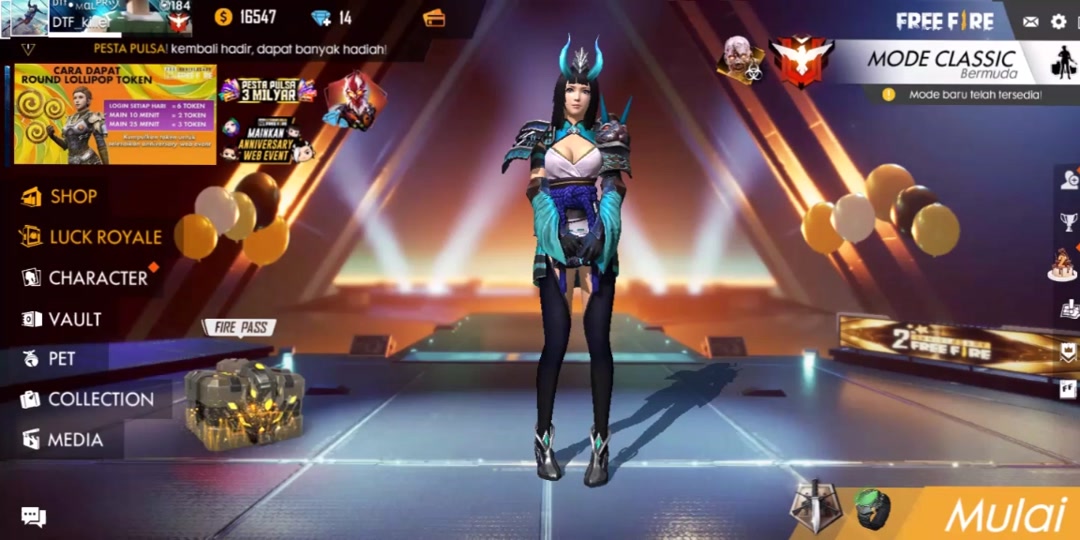Check the mail envelope icon
The image size is (1080, 540).
tap(1030, 22)
